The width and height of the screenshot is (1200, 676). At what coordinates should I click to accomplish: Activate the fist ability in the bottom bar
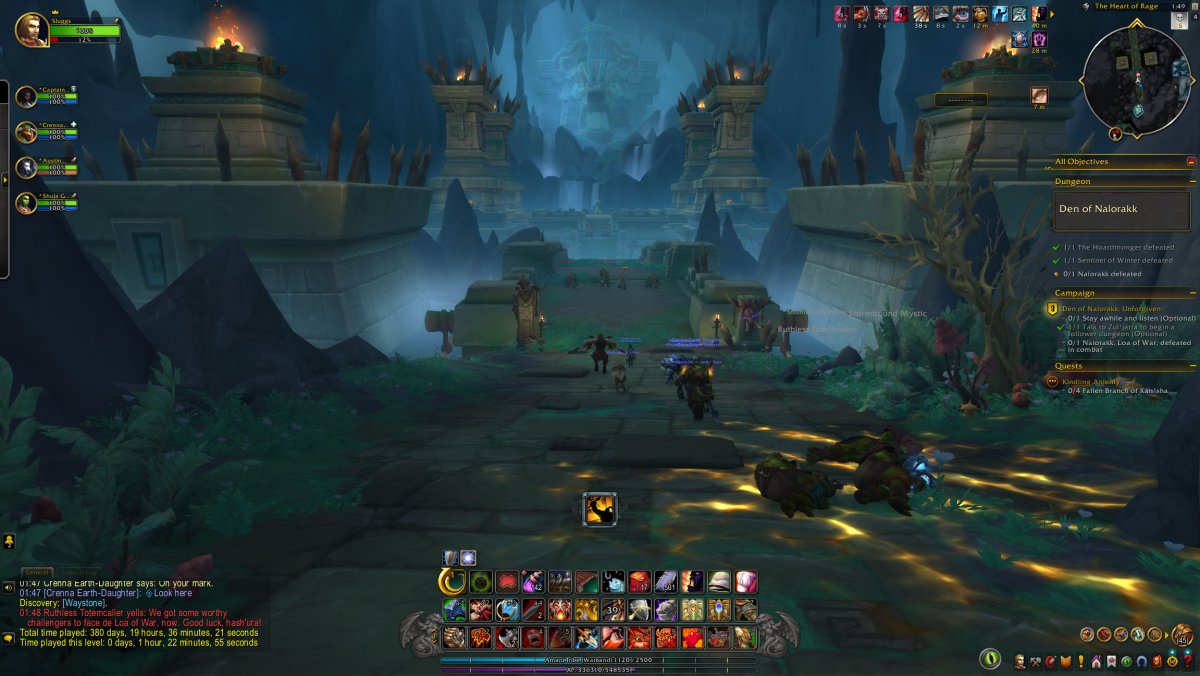coord(455,637)
